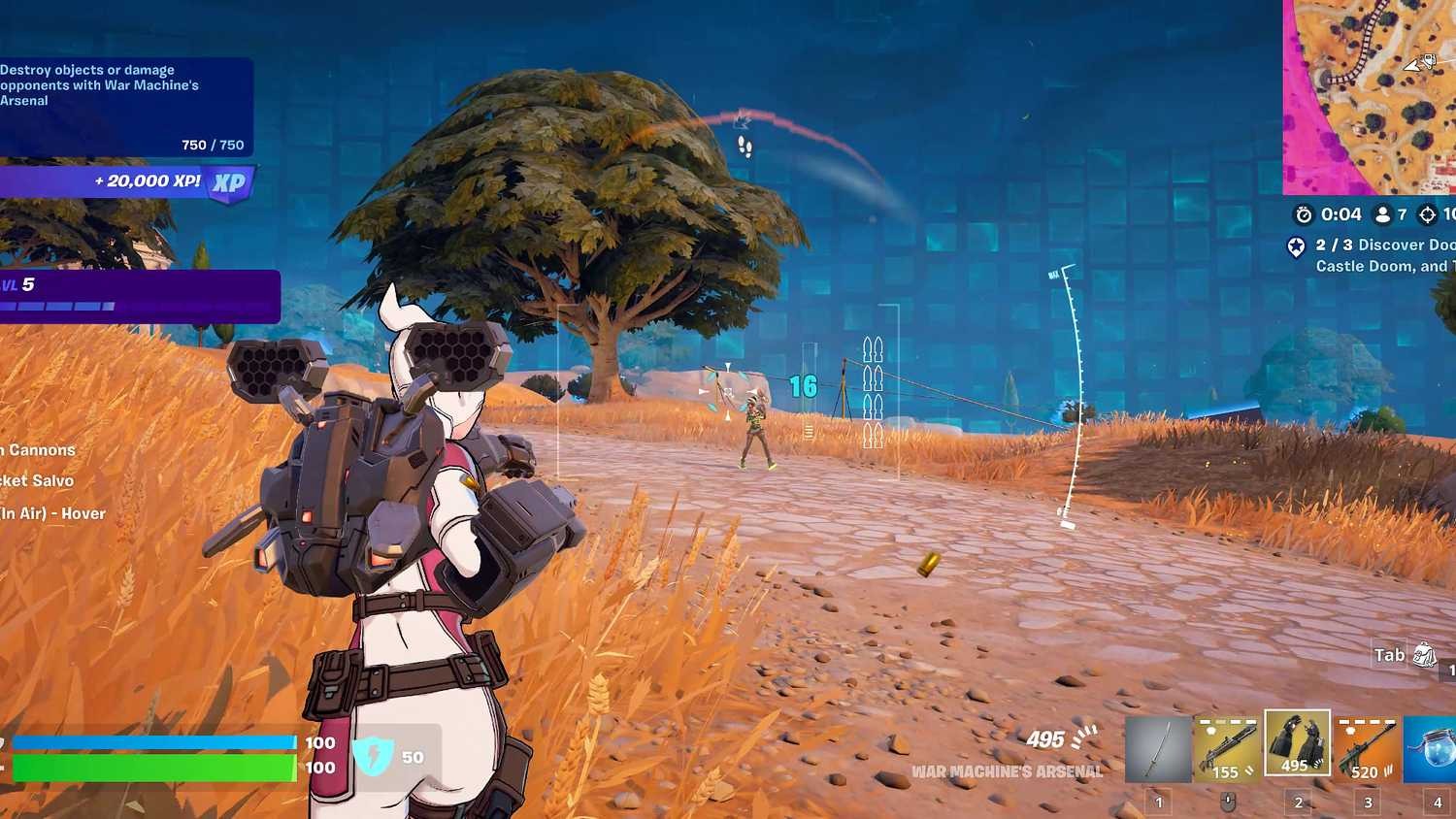The width and height of the screenshot is (1456, 819).
Task: Select the rifle in hotbar slot 3
Action: coord(1368,747)
